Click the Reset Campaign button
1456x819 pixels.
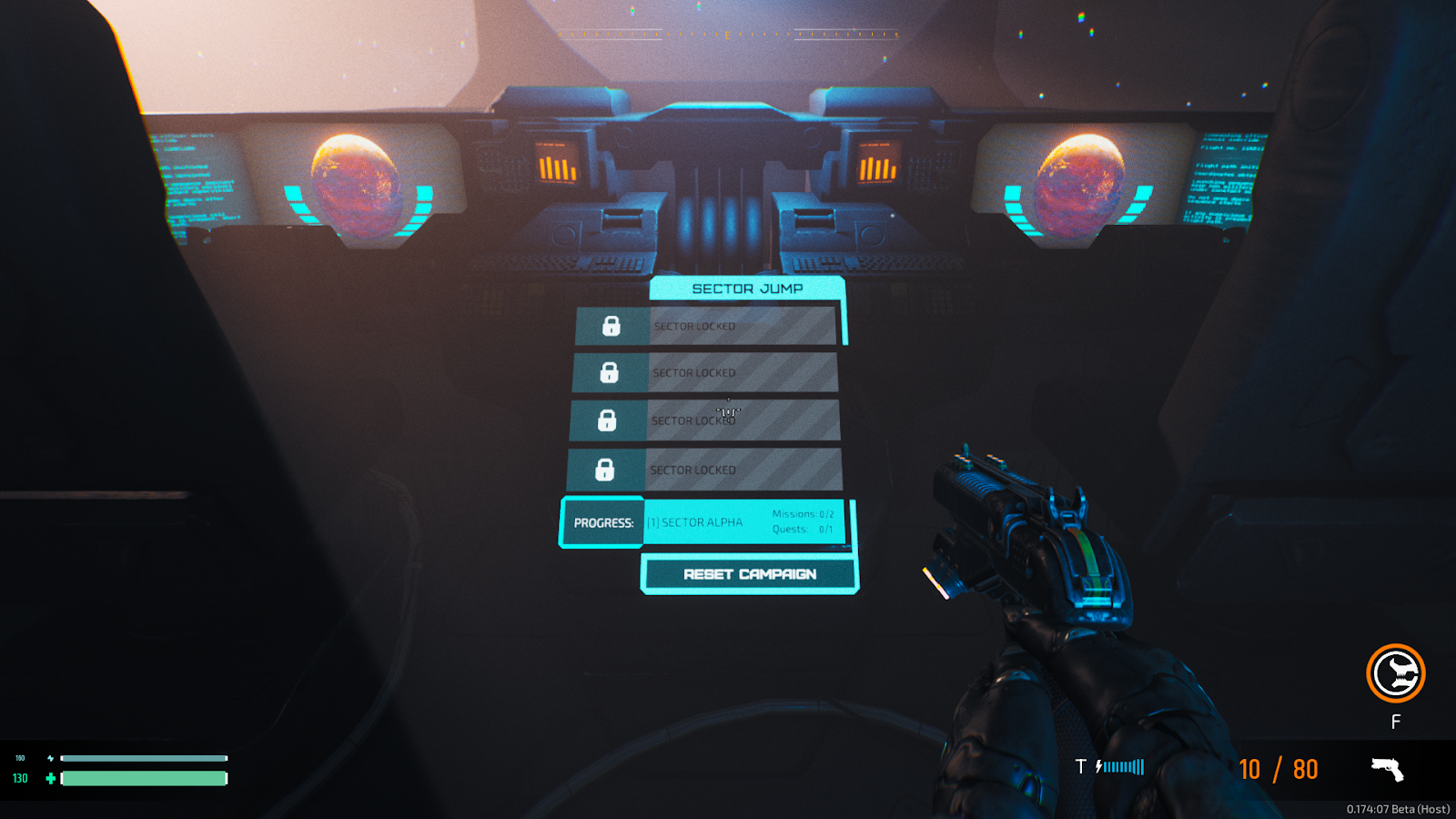[x=749, y=574]
